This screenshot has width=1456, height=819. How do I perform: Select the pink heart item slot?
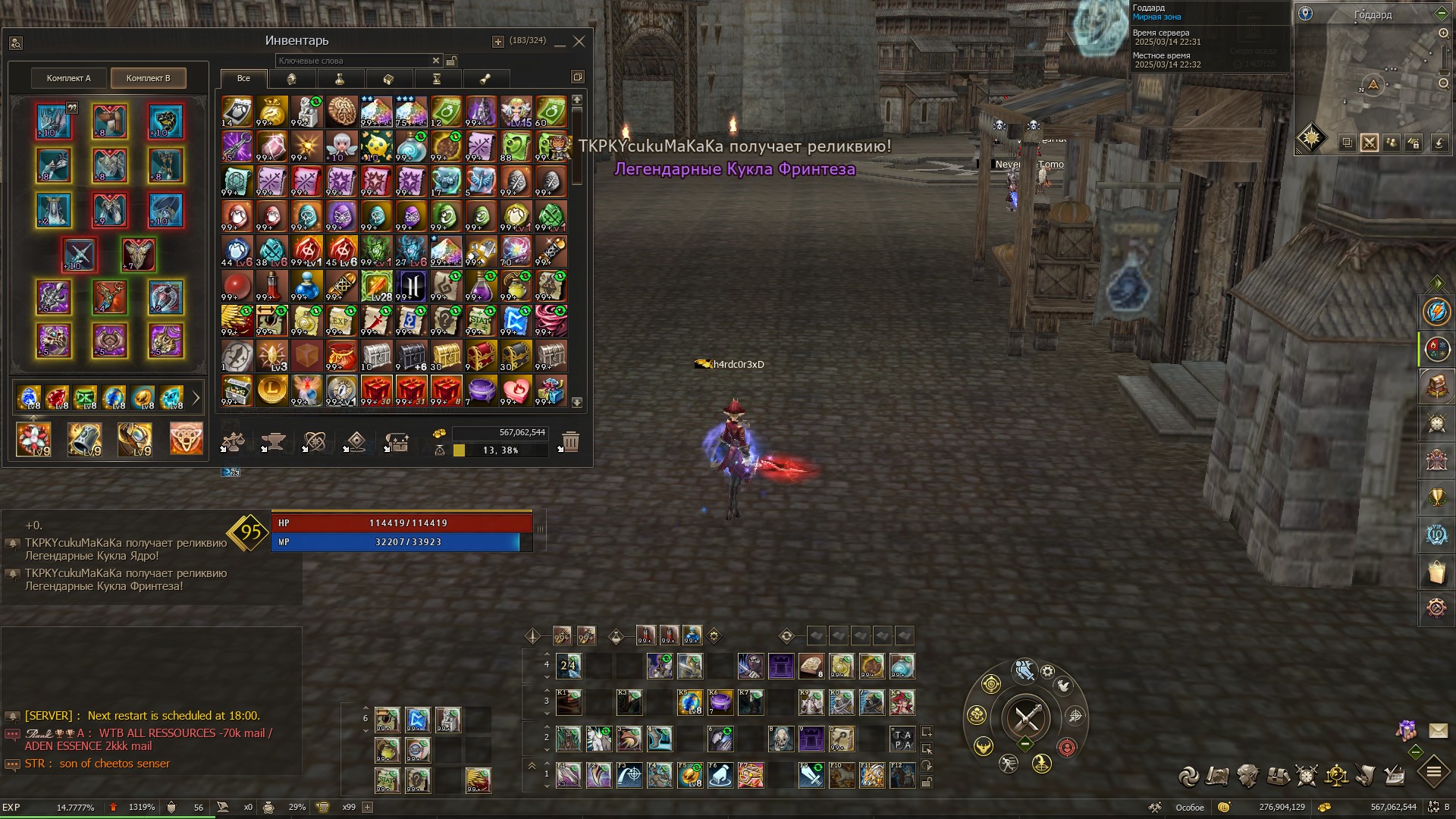(516, 391)
